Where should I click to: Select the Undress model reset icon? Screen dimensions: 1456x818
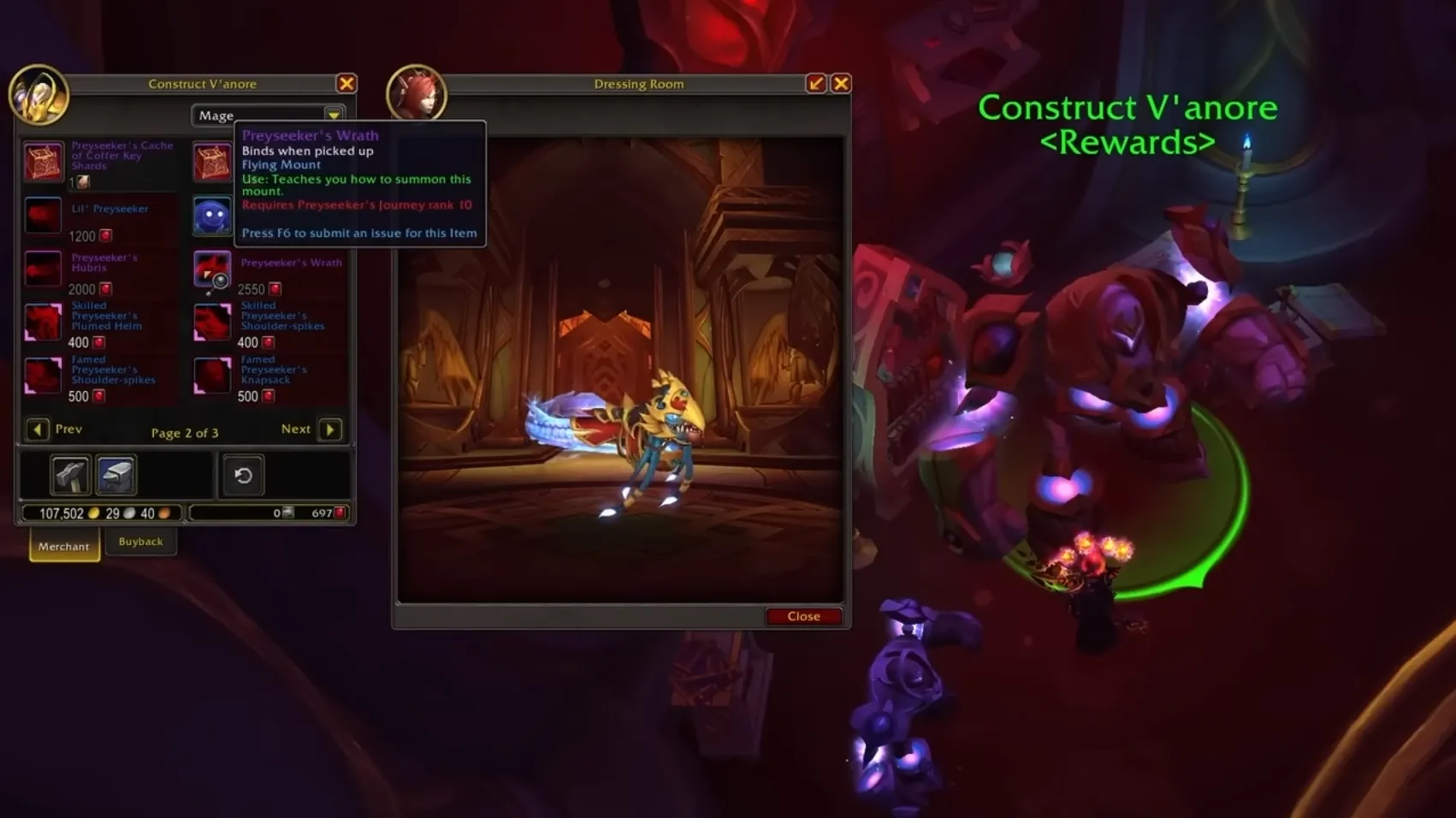click(243, 475)
